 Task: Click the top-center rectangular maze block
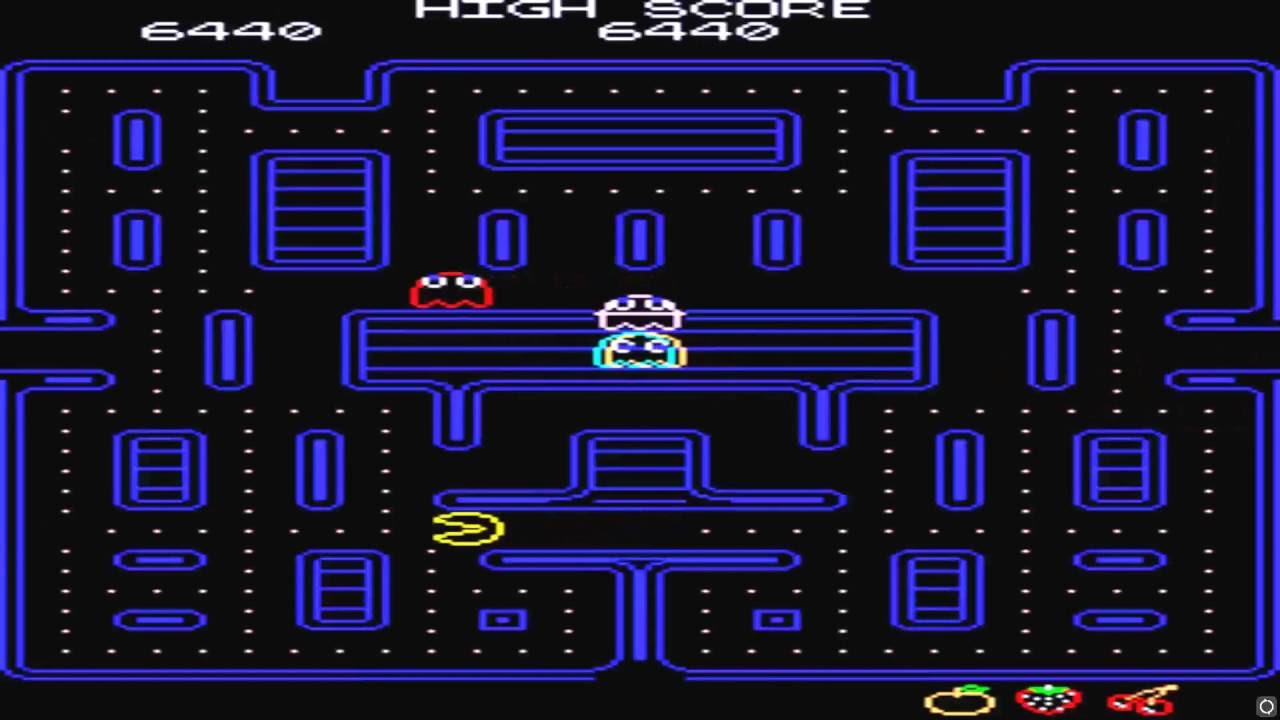639,140
